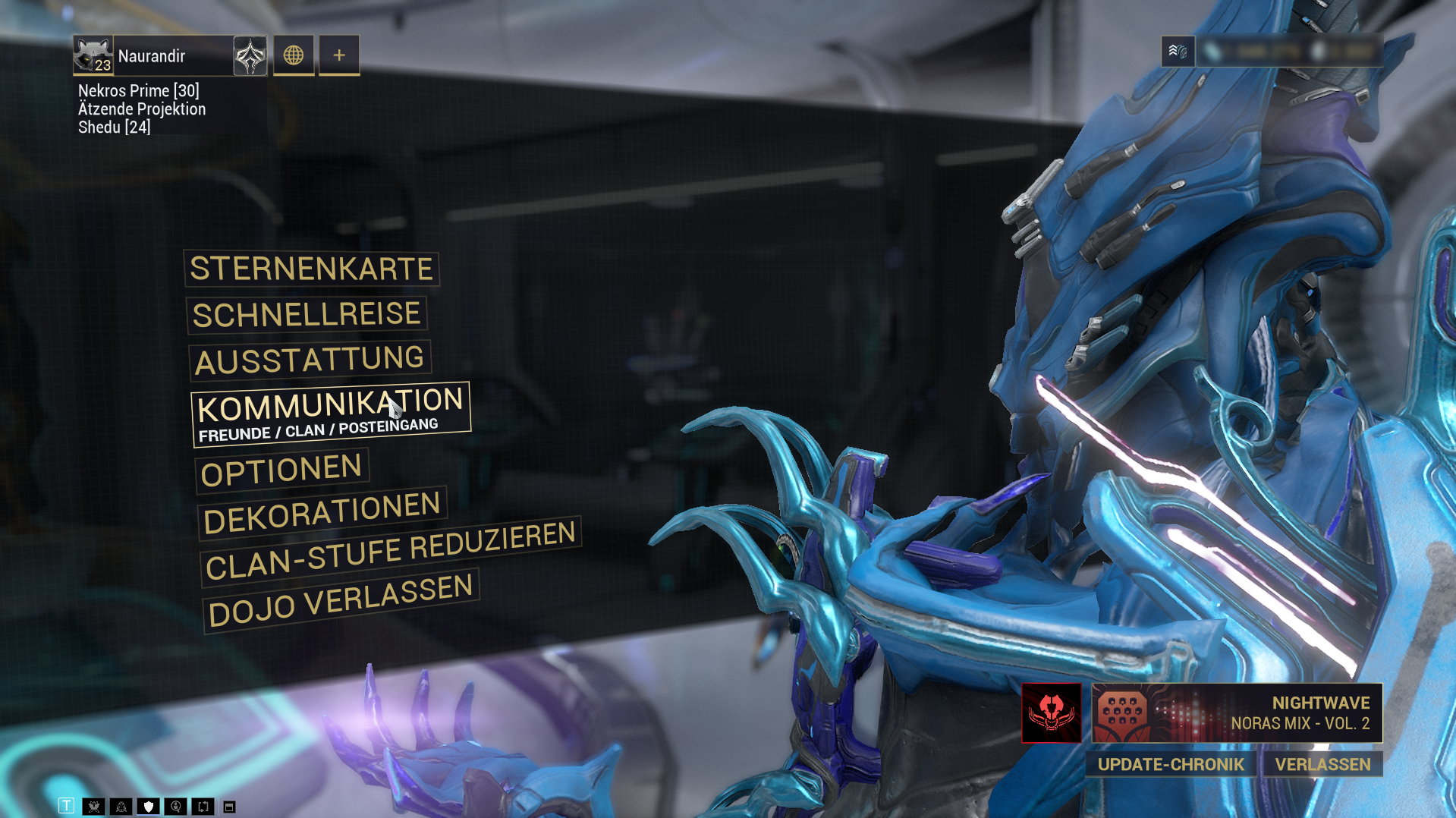Select the white shield chat tab
This screenshot has height=818, width=1456.
(149, 806)
